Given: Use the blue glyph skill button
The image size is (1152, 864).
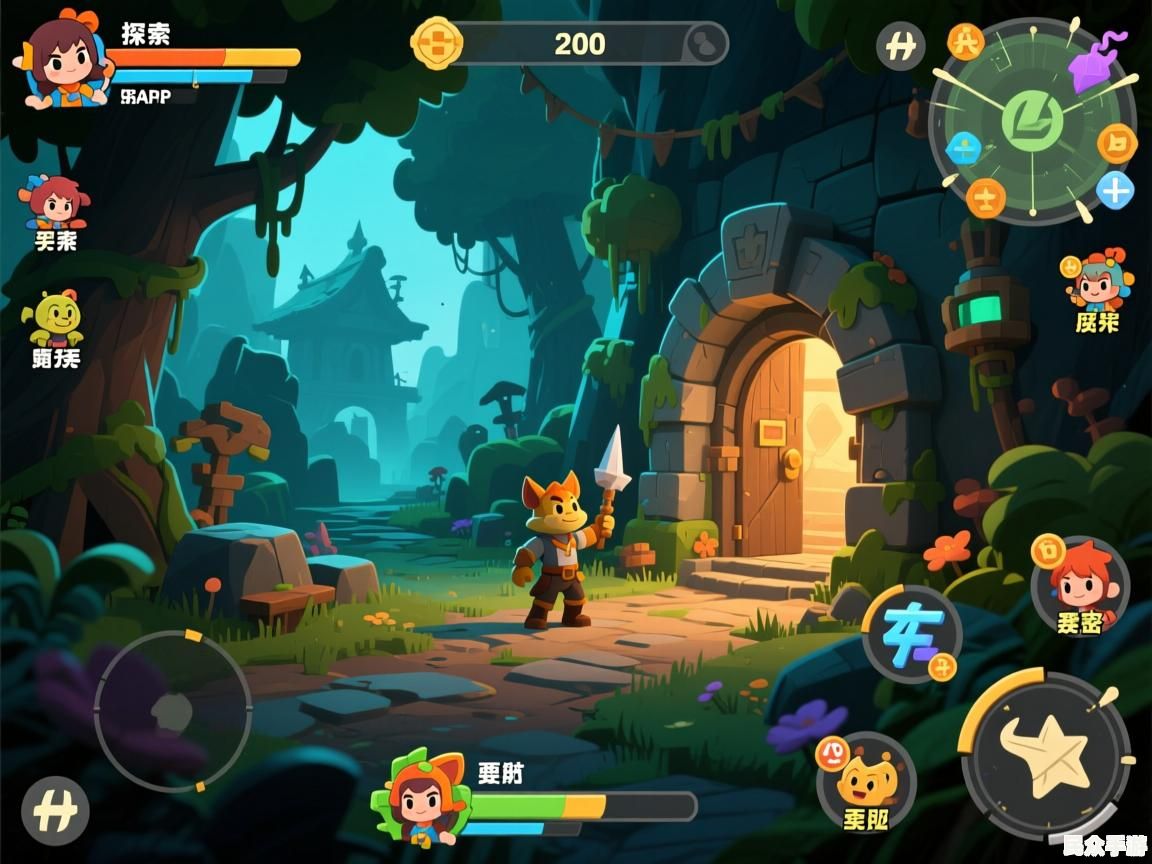Looking at the screenshot, I should click(x=911, y=634).
